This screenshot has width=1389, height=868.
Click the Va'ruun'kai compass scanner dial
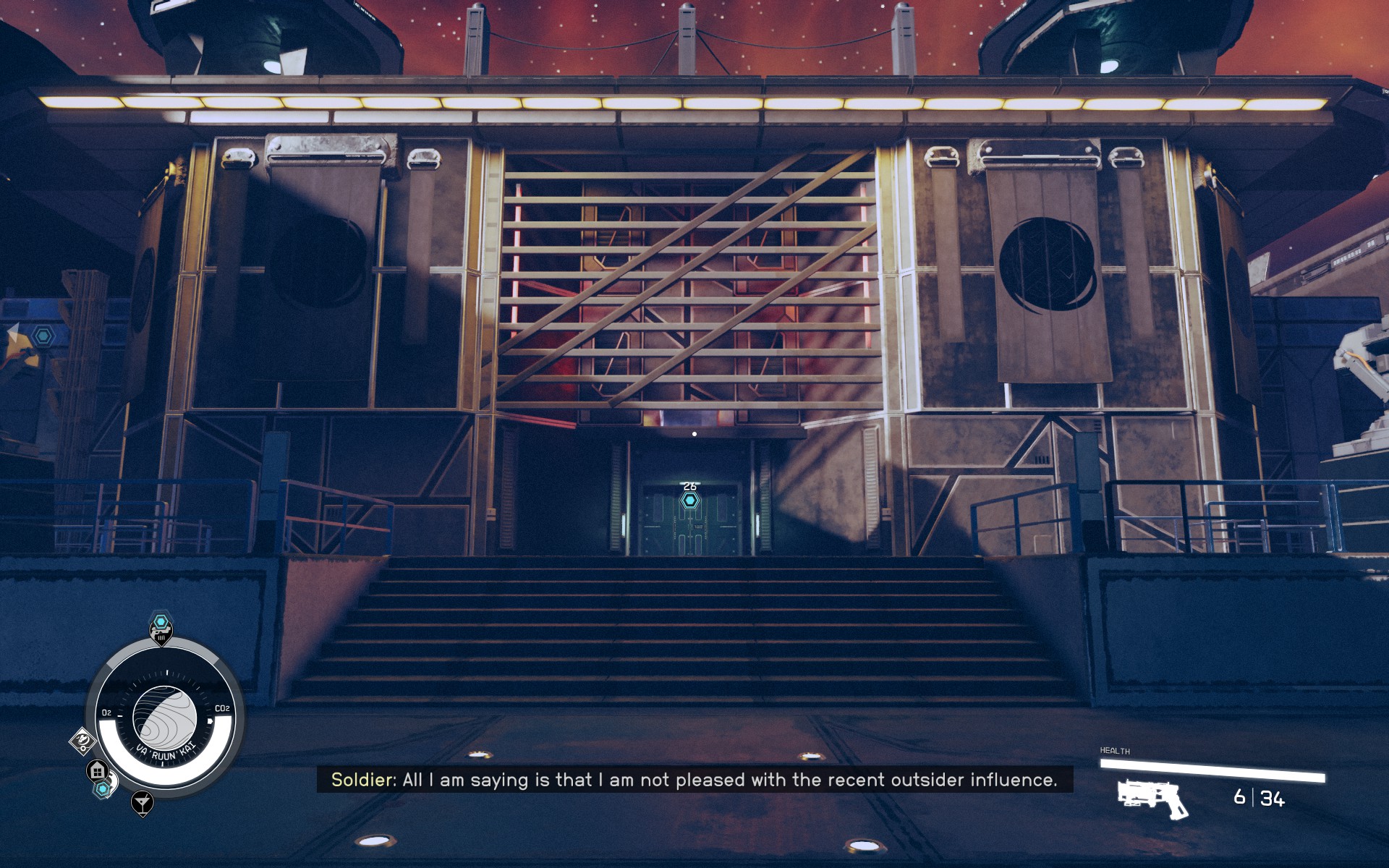165,718
